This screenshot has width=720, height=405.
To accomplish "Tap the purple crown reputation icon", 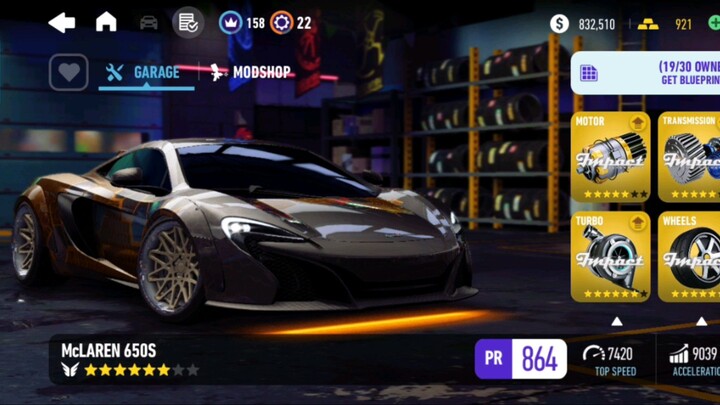I will tap(231, 22).
